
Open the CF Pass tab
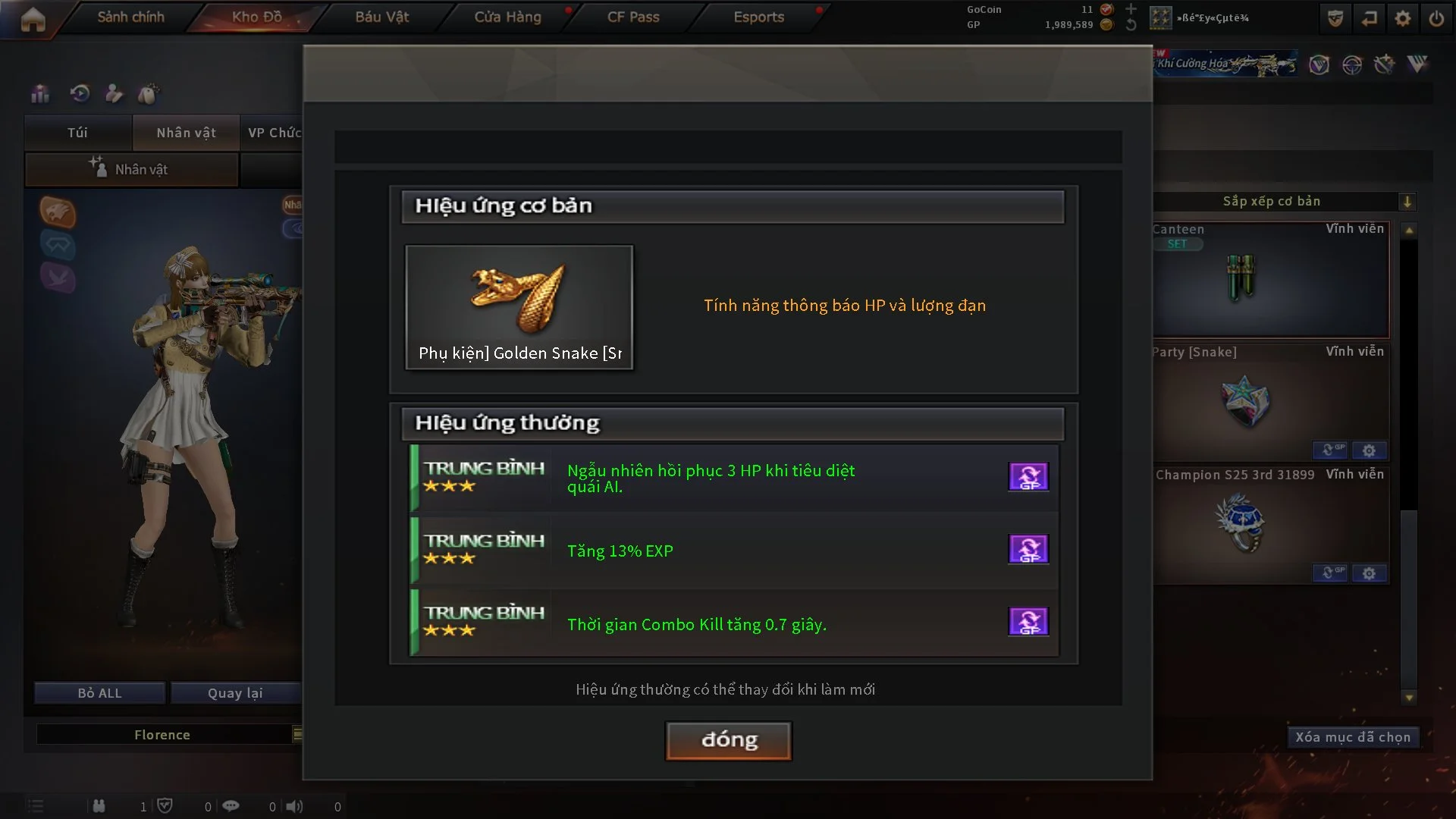pyautogui.click(x=633, y=17)
